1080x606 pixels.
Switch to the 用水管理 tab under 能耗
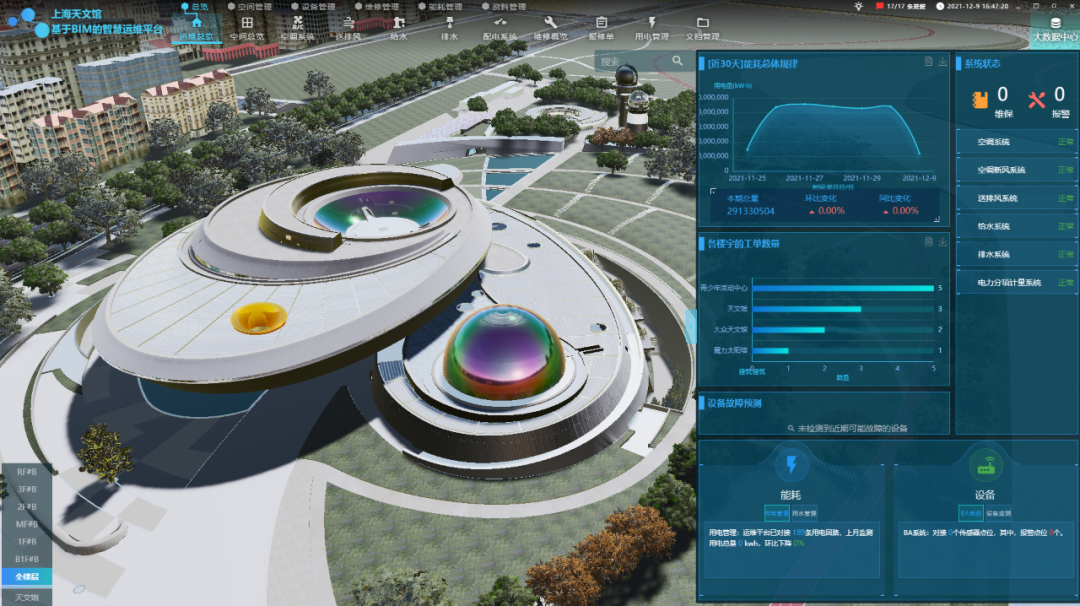(x=805, y=513)
